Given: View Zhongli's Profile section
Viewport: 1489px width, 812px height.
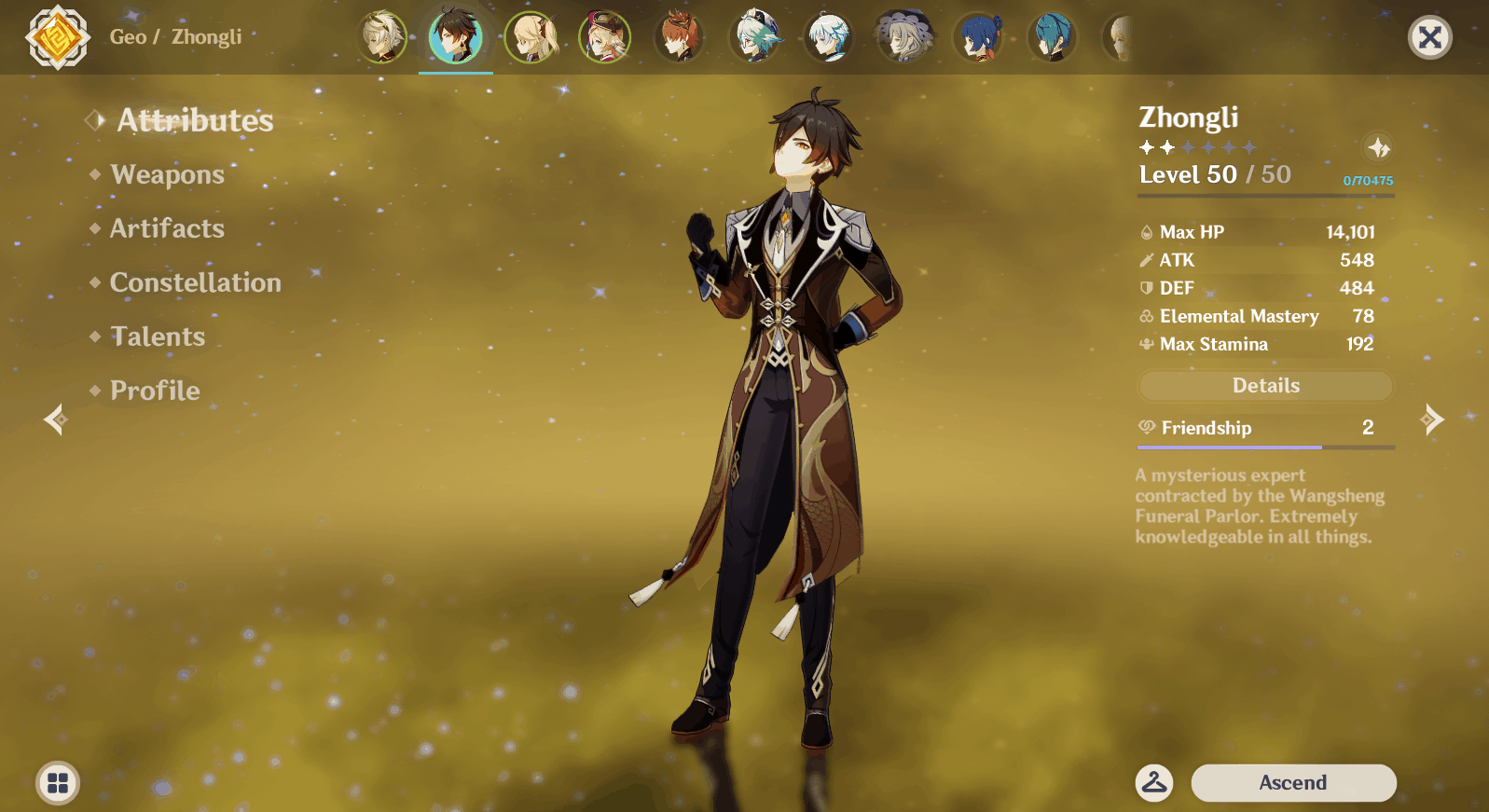Looking at the screenshot, I should [155, 391].
